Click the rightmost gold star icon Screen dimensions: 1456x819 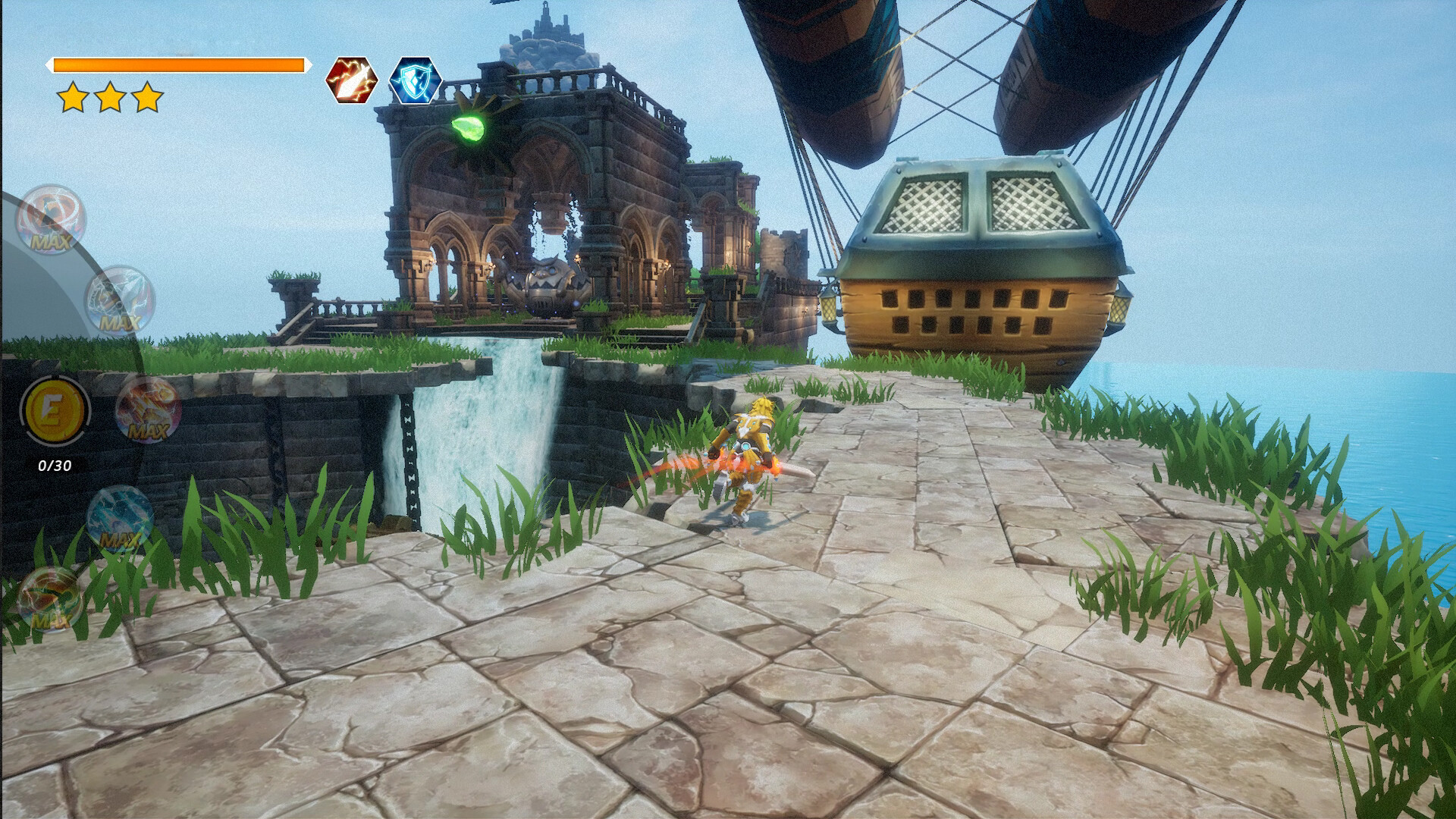pos(148,97)
